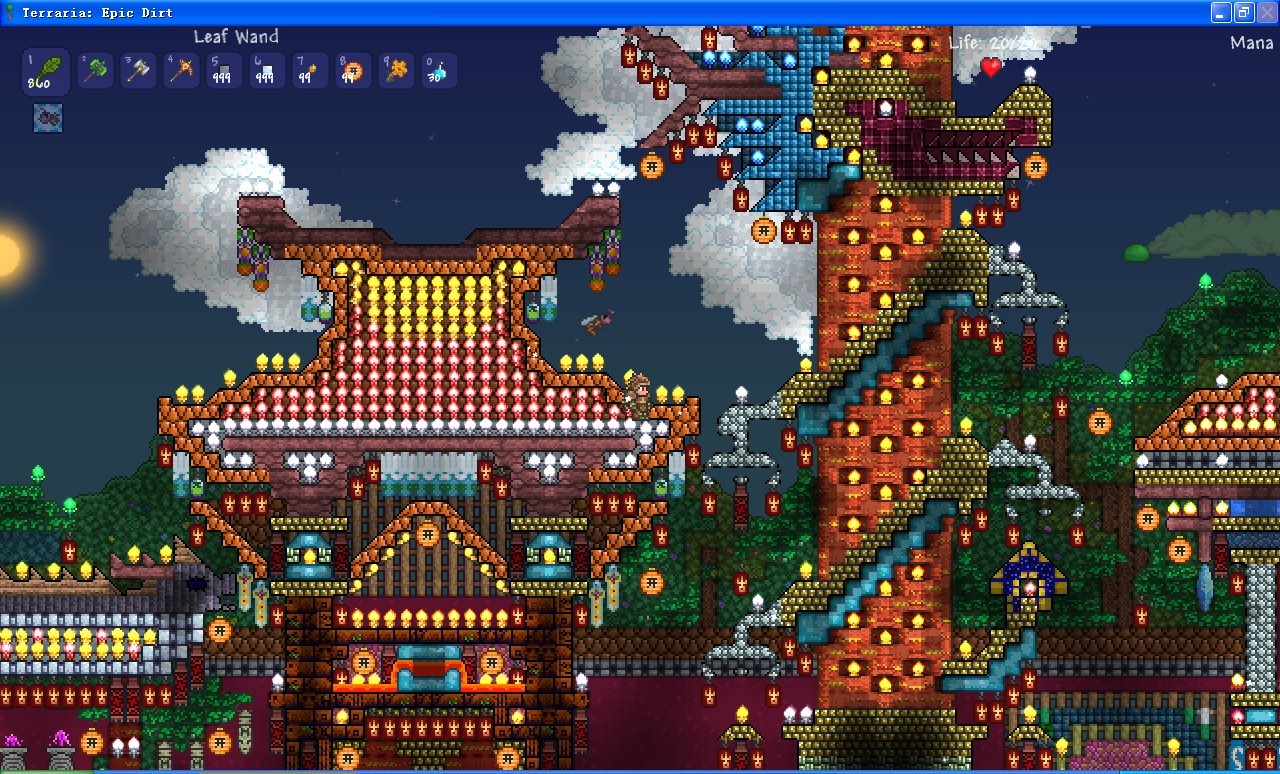Select the blue bottle item in hotbar slot 0

pos(438,70)
